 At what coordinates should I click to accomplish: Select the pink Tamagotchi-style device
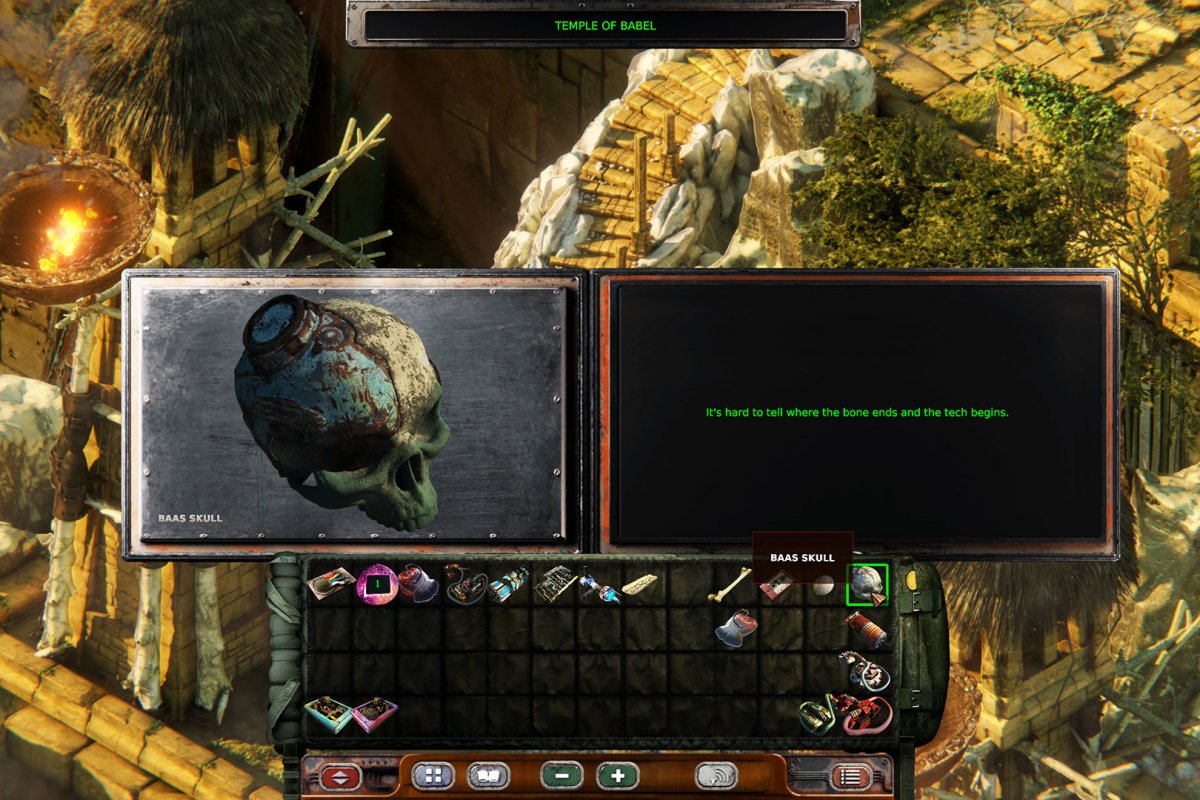pos(378,584)
